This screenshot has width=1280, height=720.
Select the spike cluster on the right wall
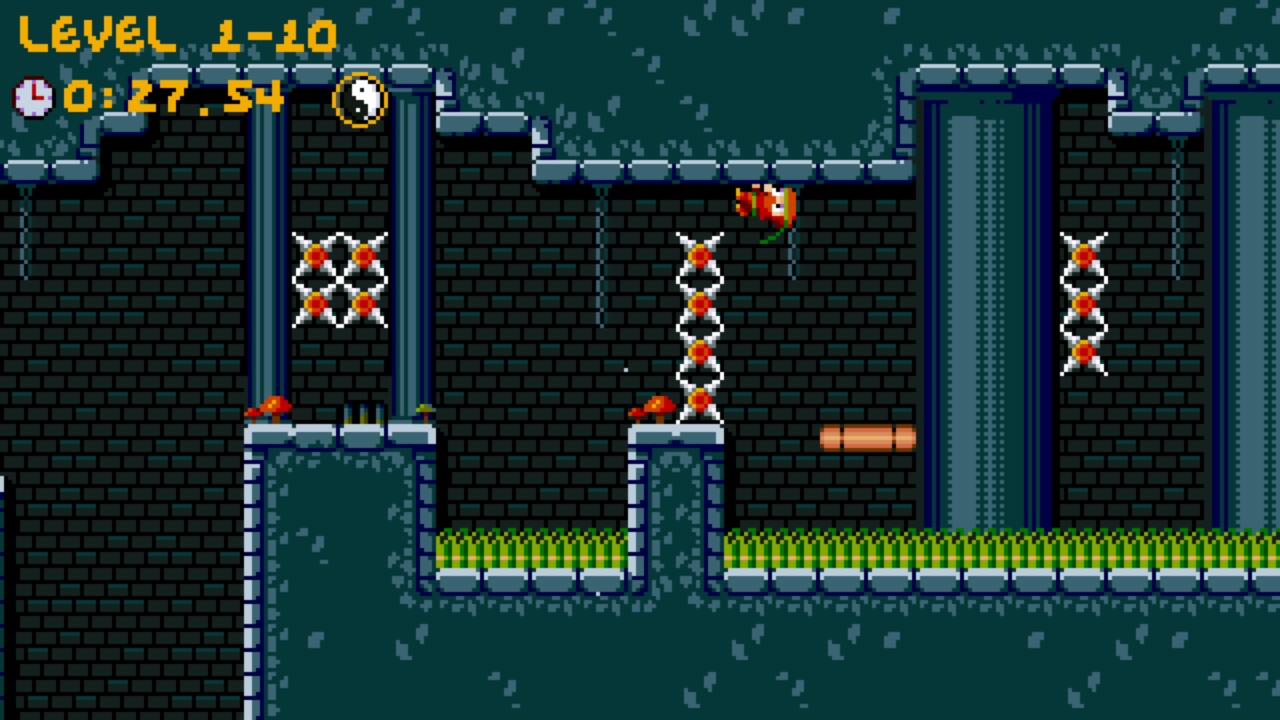[x=1083, y=300]
